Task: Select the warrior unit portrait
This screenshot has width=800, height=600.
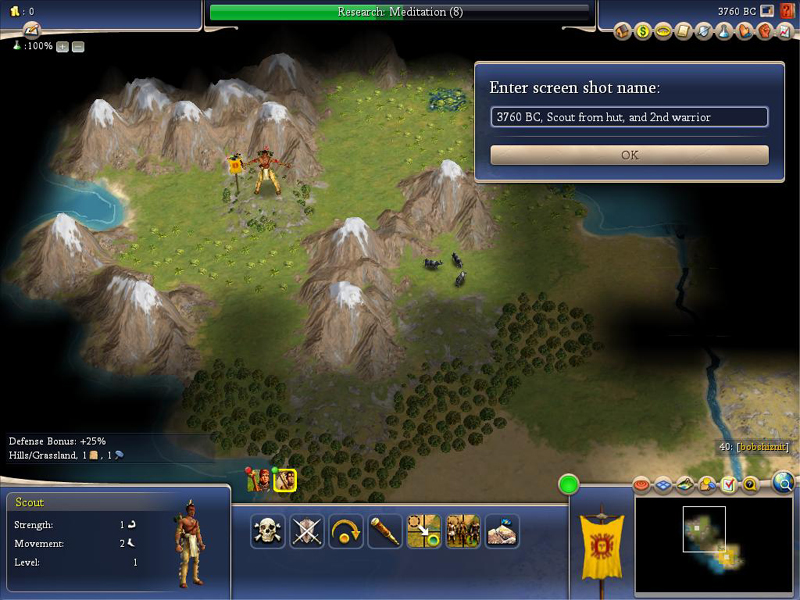Action: point(261,481)
